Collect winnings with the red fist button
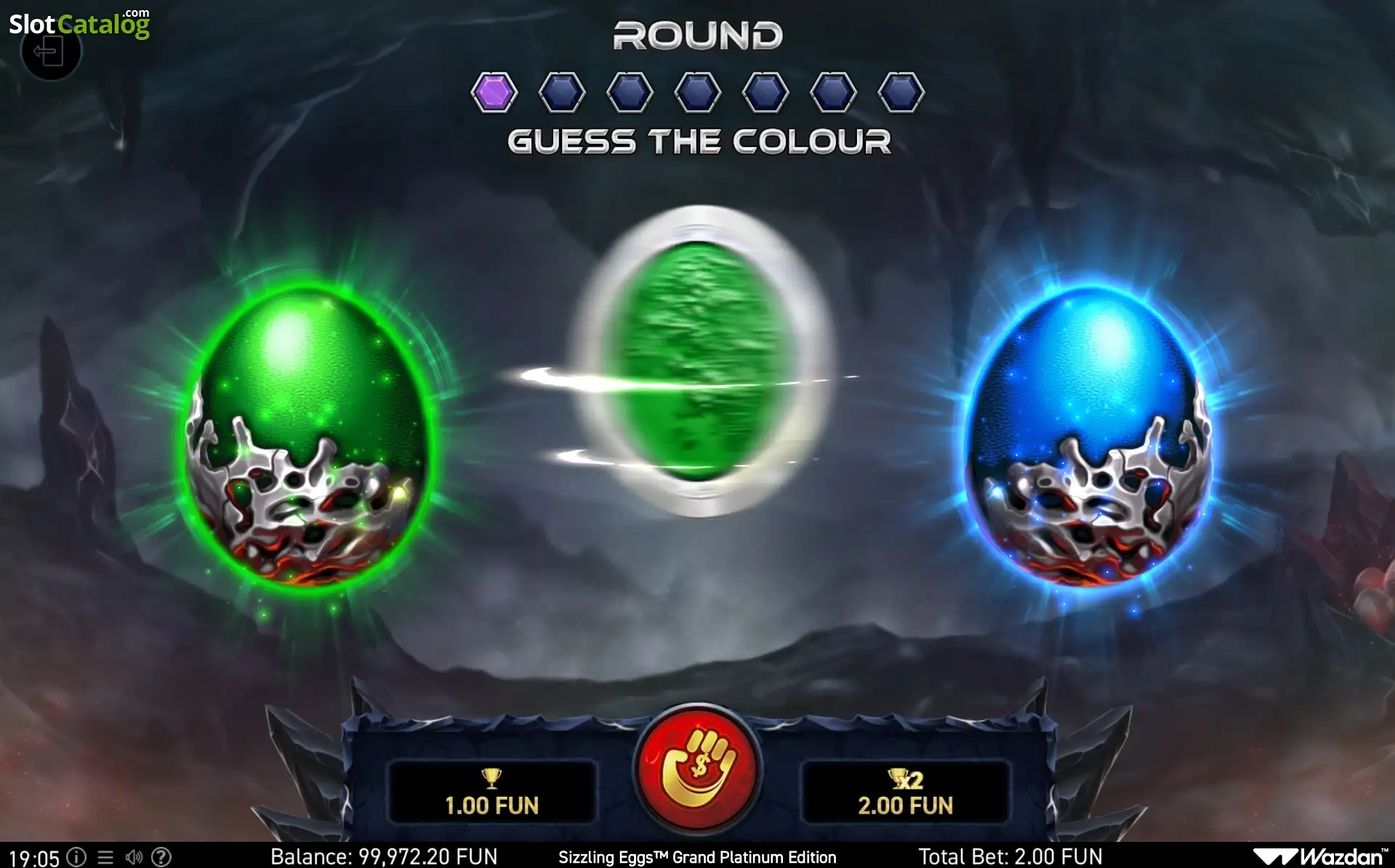 tap(697, 768)
